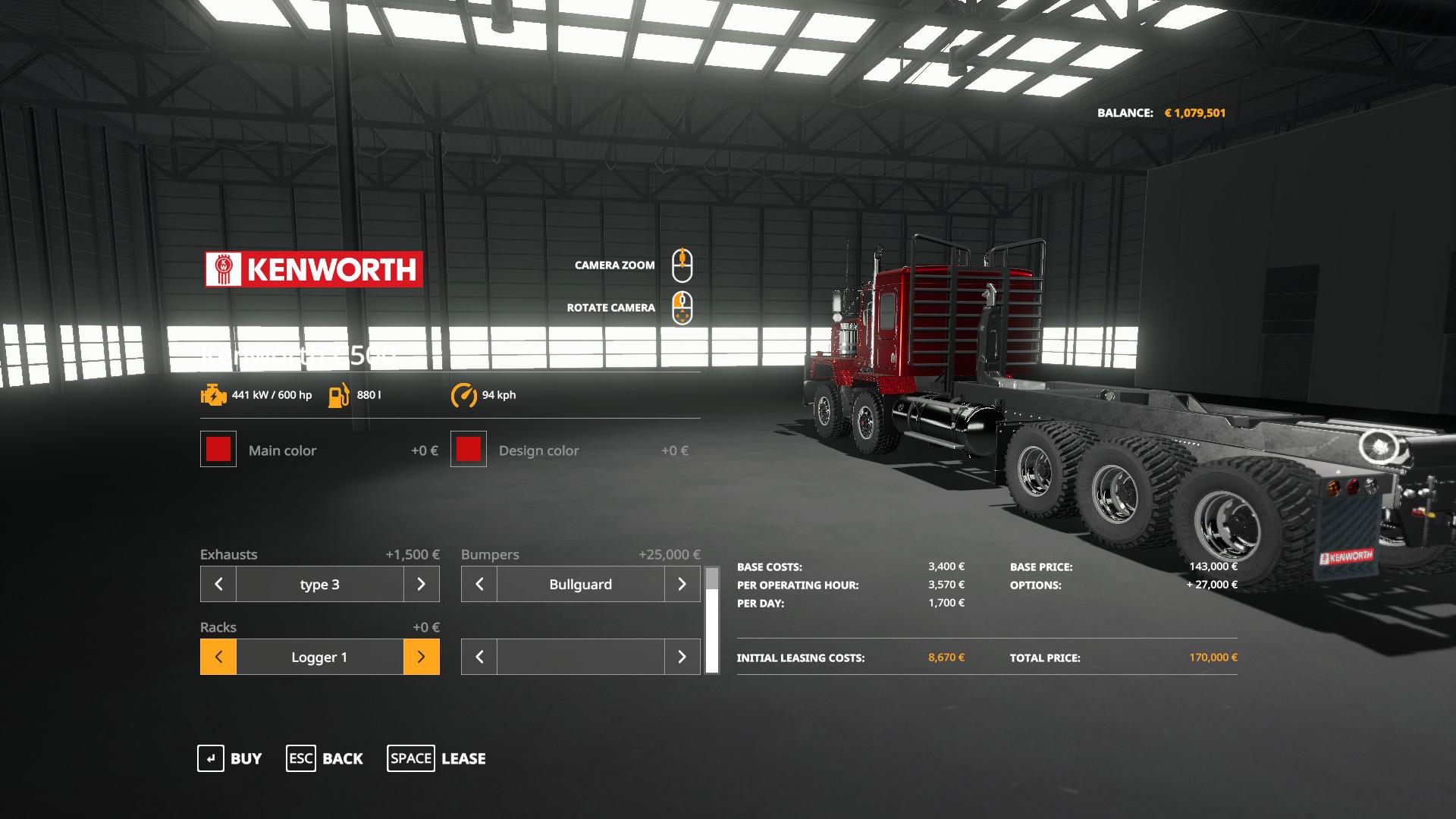
Task: Buy the Kenworth truck
Action: tap(230, 758)
